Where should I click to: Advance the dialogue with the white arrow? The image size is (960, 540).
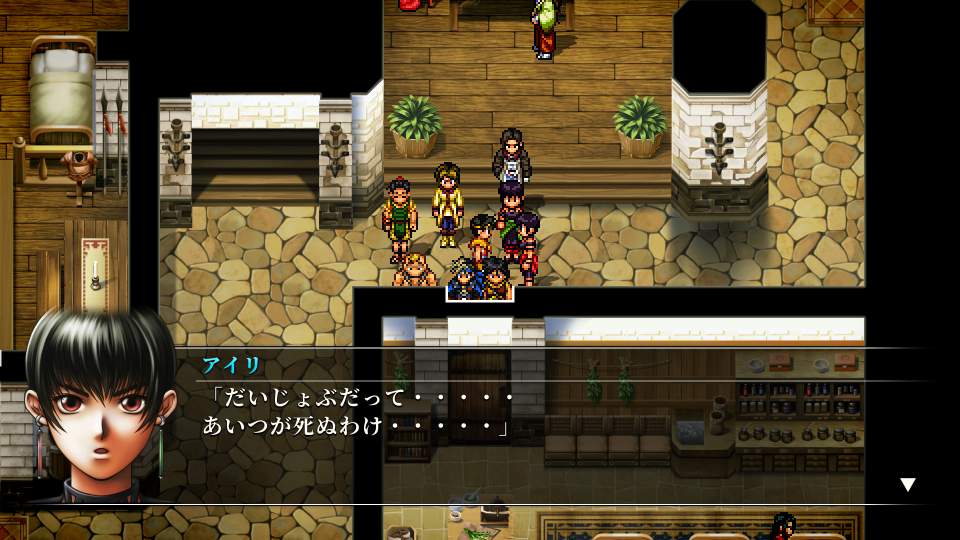(x=907, y=485)
